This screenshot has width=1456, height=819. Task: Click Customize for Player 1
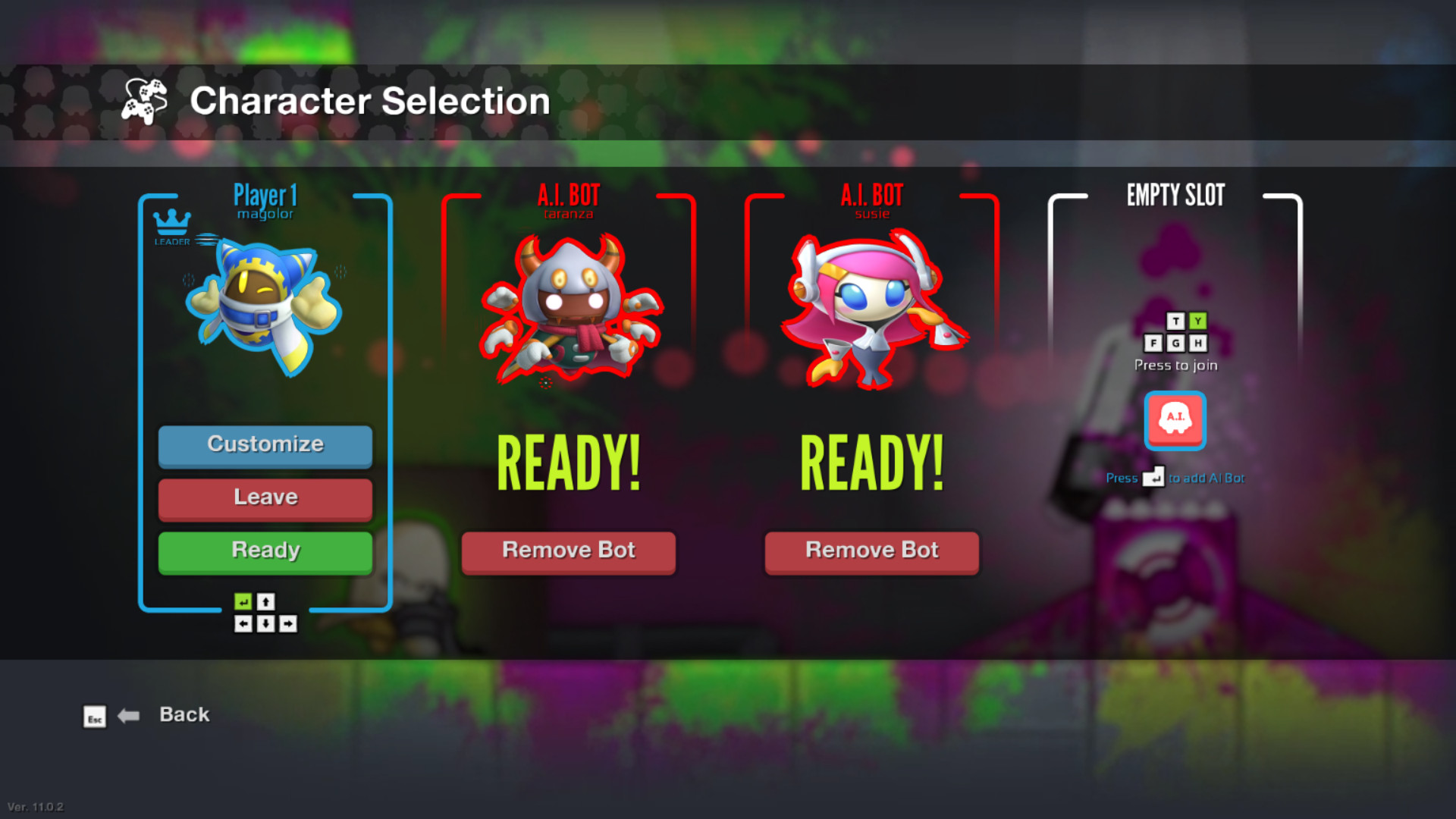265,444
